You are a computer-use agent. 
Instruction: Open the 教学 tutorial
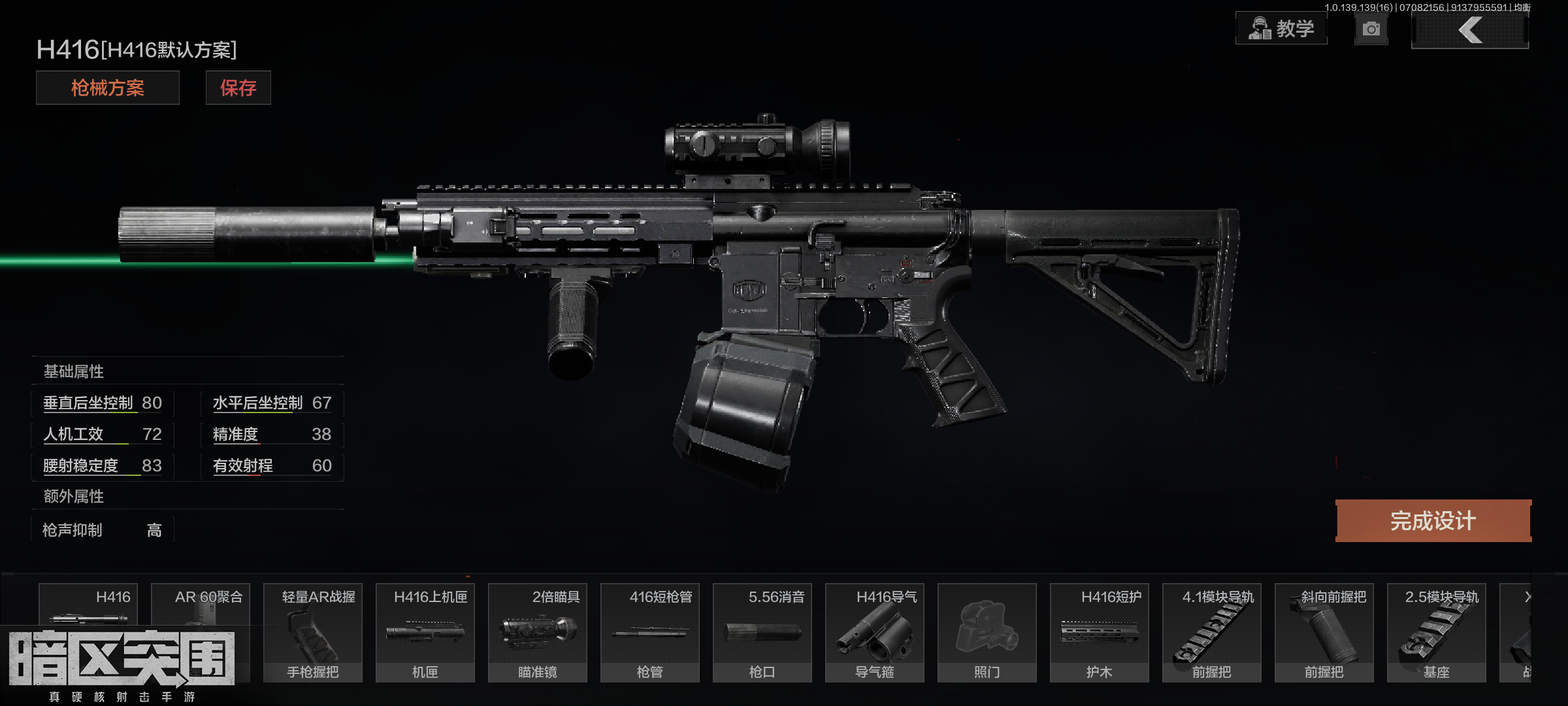(x=1281, y=29)
